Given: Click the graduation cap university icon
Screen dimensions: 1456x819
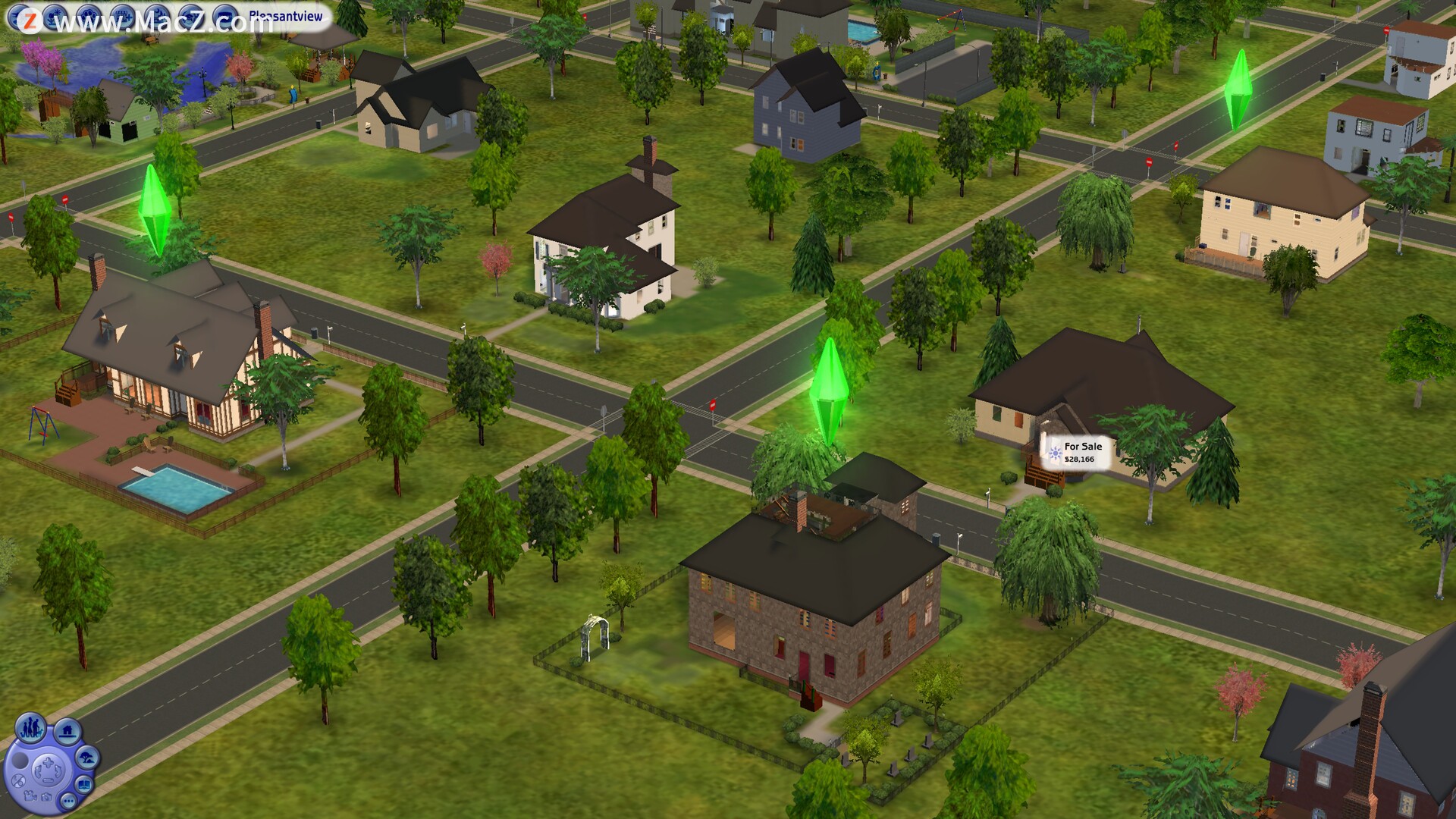Looking at the screenshot, I should (x=191, y=17).
